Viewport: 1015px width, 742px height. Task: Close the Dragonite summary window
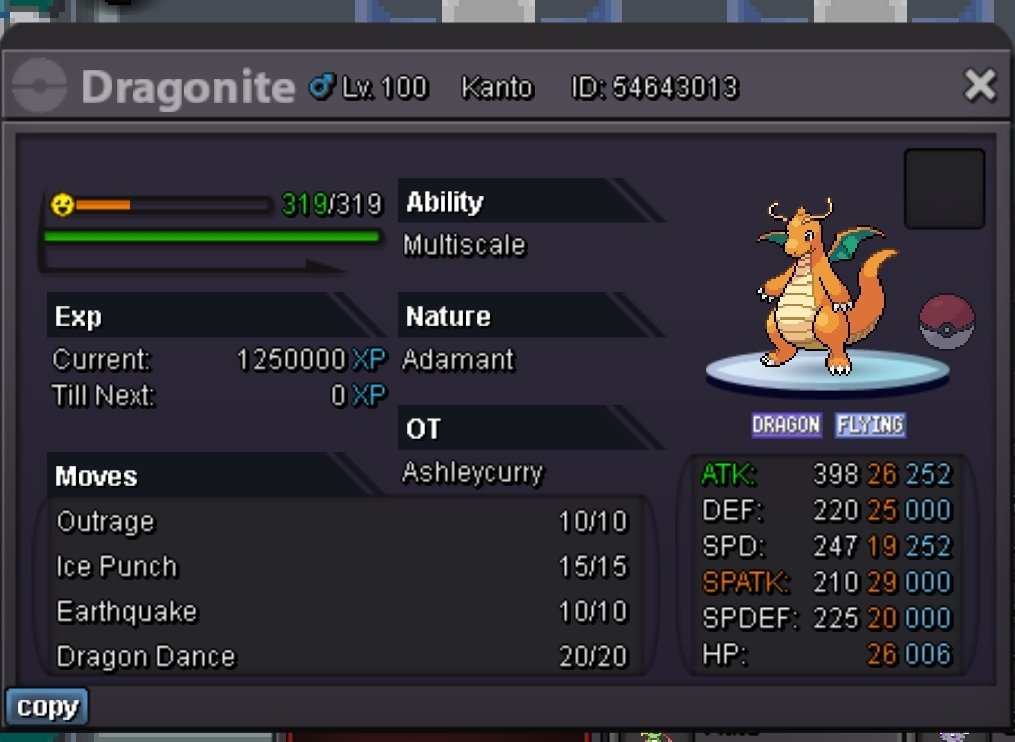pos(979,86)
